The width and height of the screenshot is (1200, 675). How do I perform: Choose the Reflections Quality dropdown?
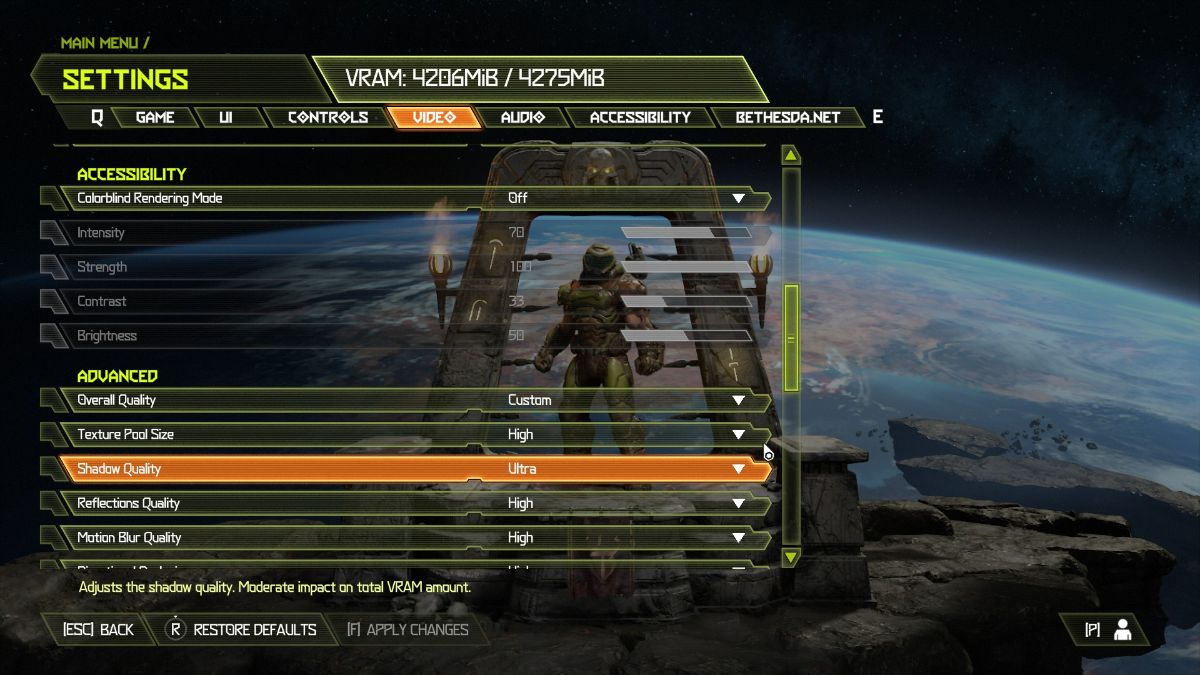pyautogui.click(x=738, y=503)
